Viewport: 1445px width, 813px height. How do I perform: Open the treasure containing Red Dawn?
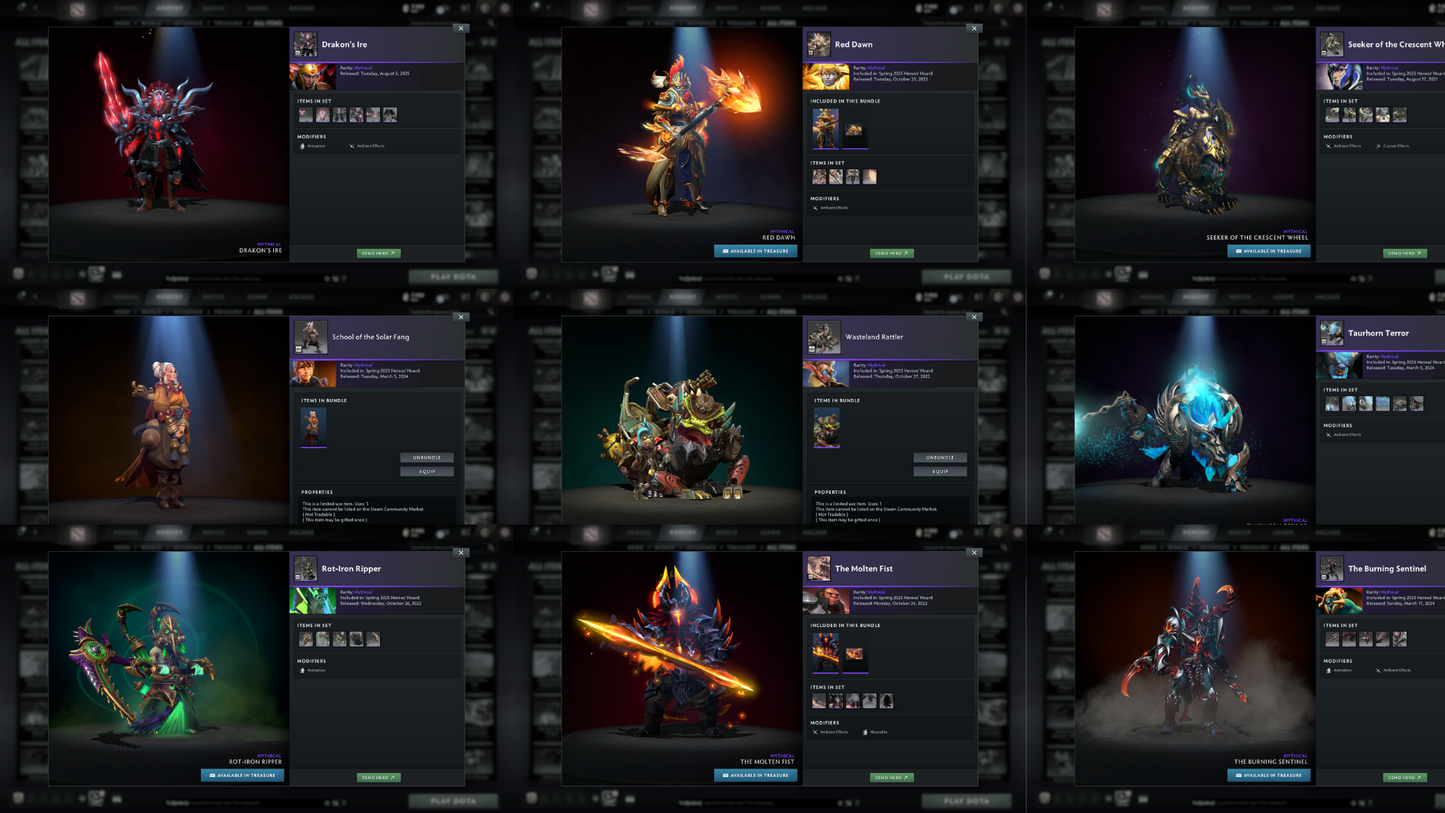[755, 251]
